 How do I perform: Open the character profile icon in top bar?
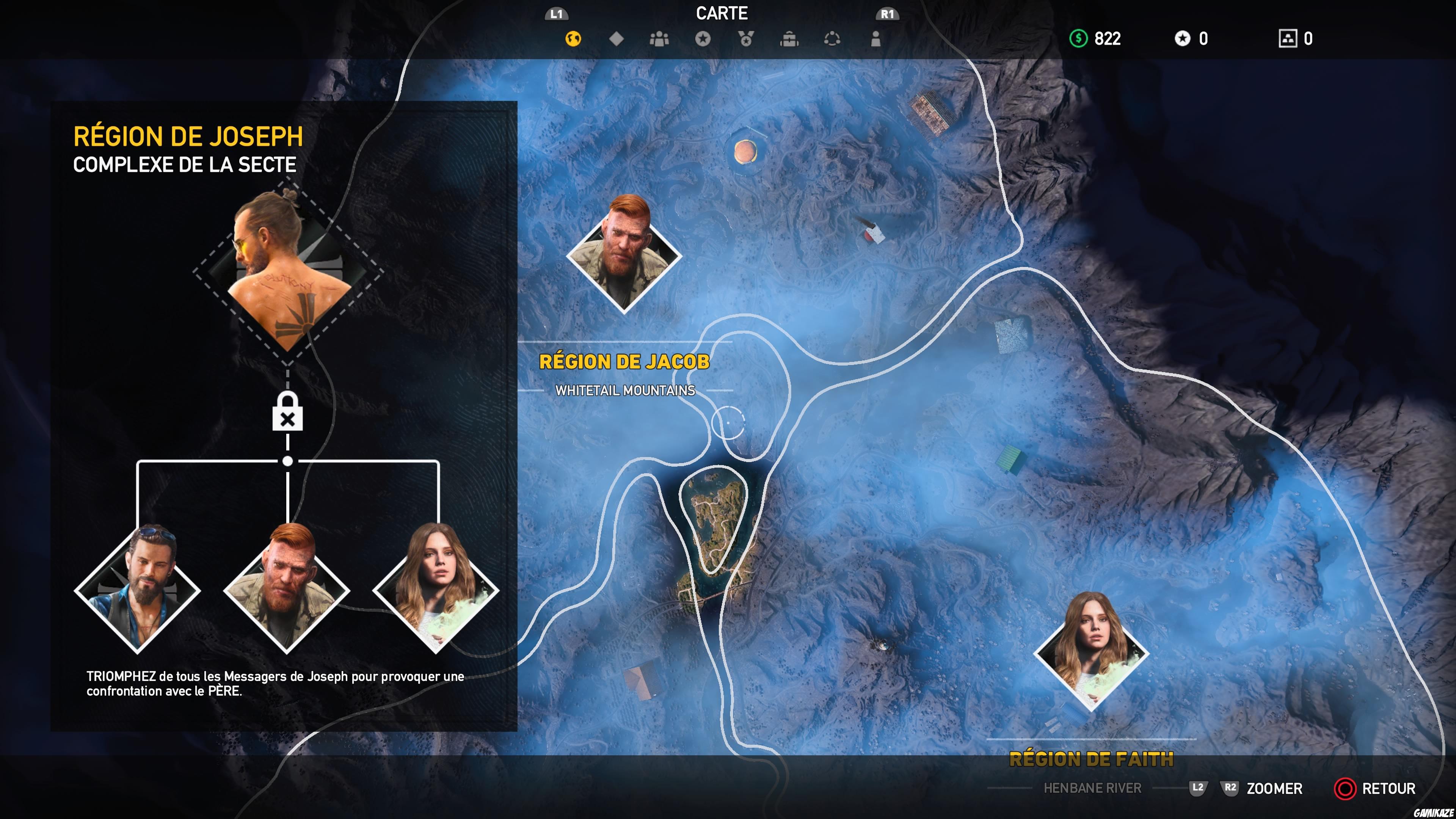pyautogui.click(x=875, y=38)
